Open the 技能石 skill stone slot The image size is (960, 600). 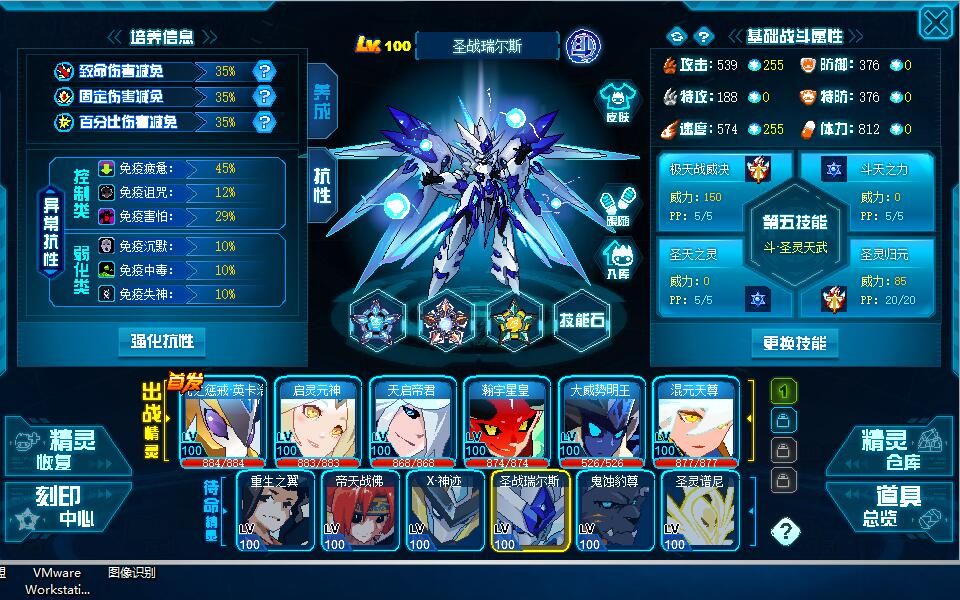(x=582, y=320)
